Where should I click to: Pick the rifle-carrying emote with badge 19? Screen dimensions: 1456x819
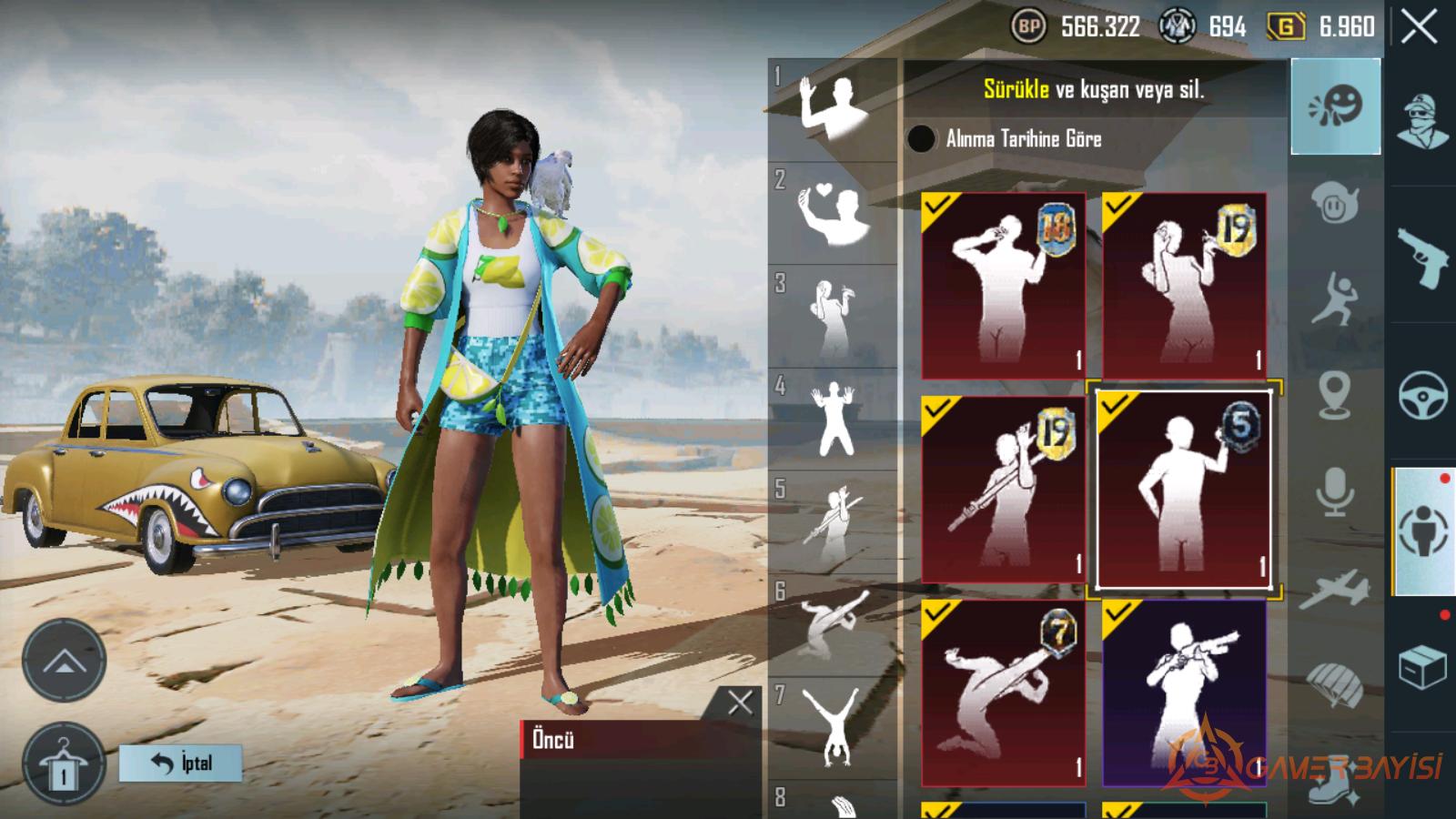pyautogui.click(x=1003, y=489)
